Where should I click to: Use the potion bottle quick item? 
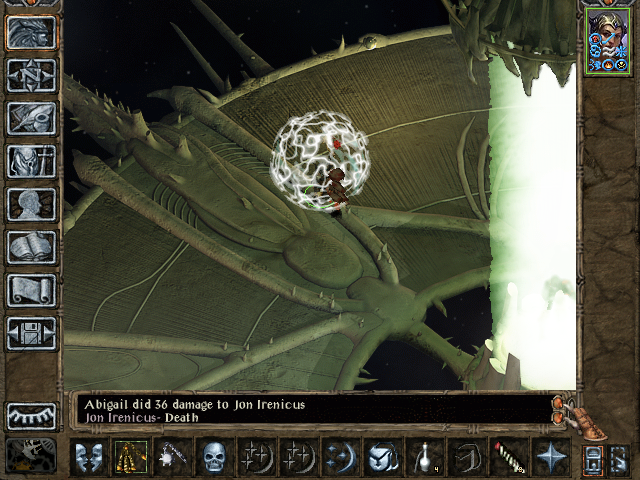(x=424, y=457)
